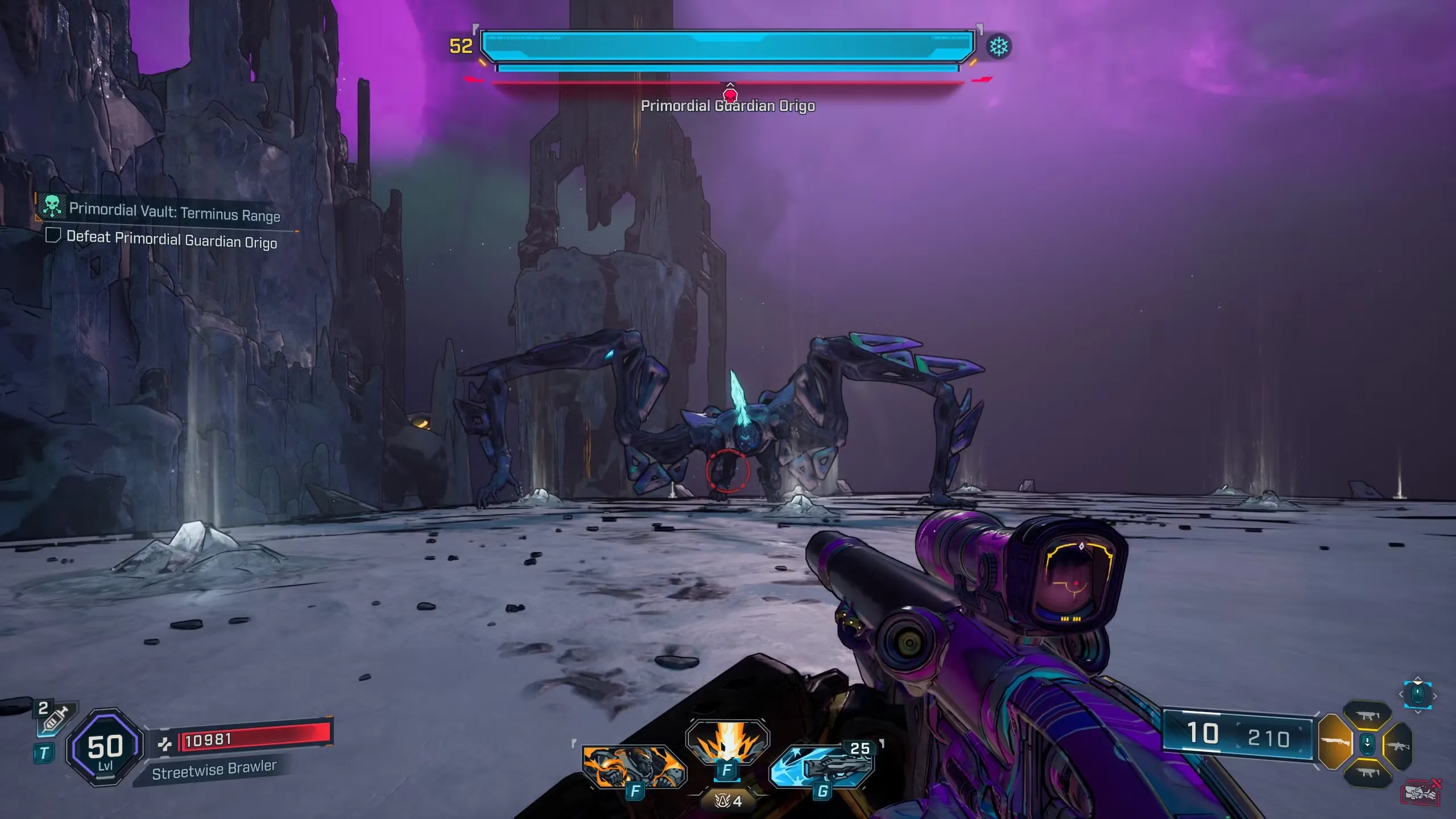Activate the armored brawler action skill icon
Screen dimensions: 1456x819
tap(634, 765)
